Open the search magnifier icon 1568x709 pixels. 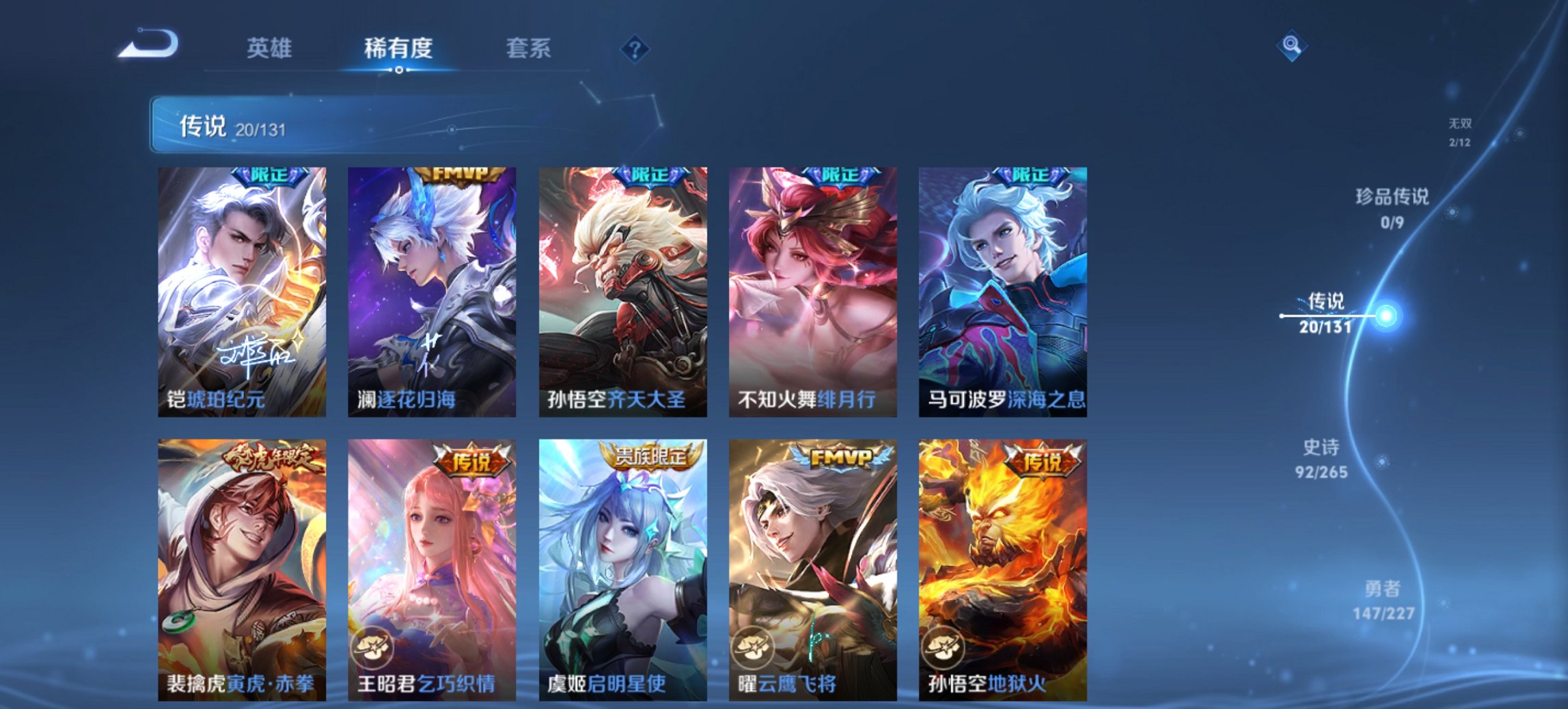pos(1291,46)
